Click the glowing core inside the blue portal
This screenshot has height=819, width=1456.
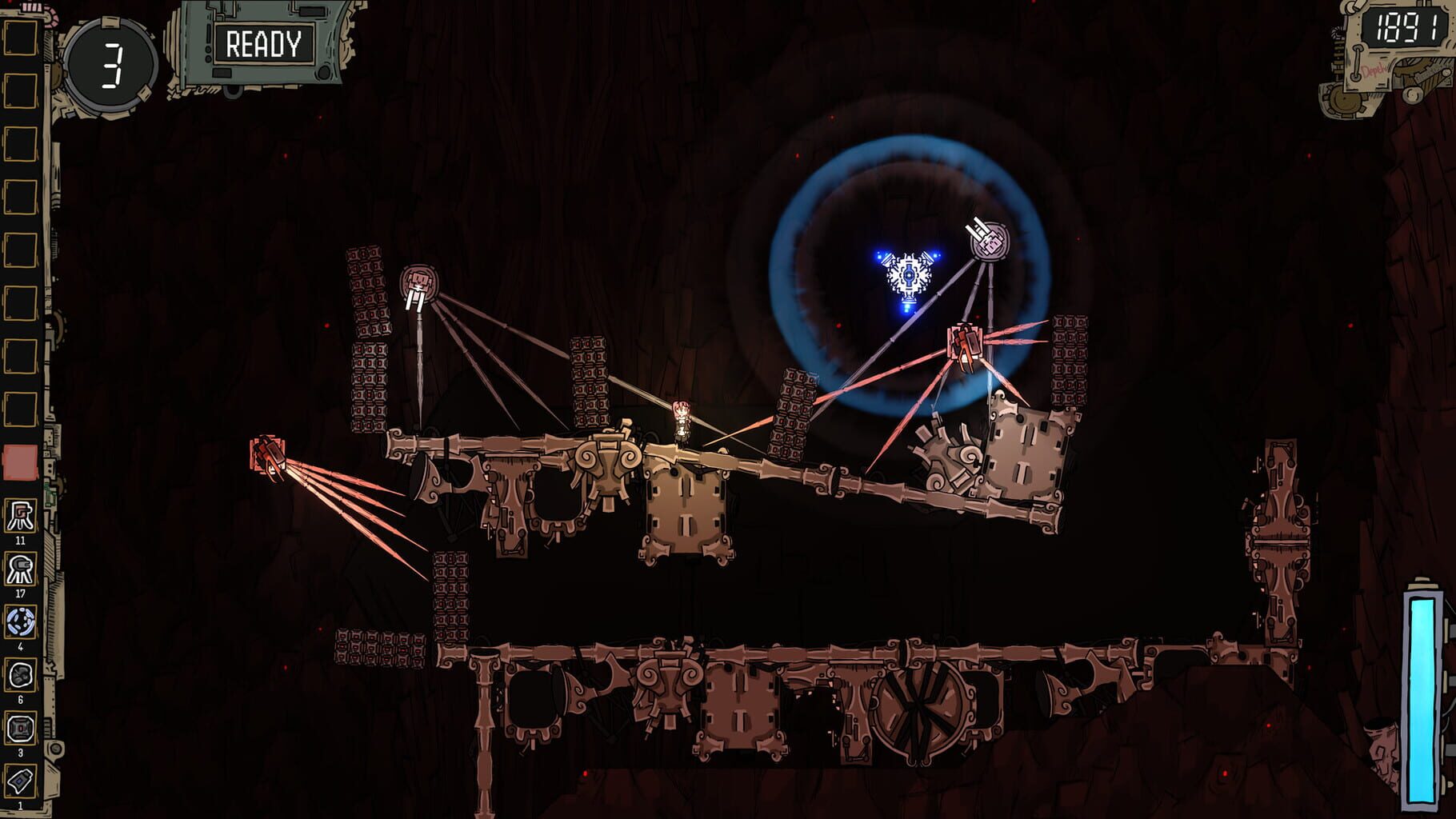[x=908, y=276]
